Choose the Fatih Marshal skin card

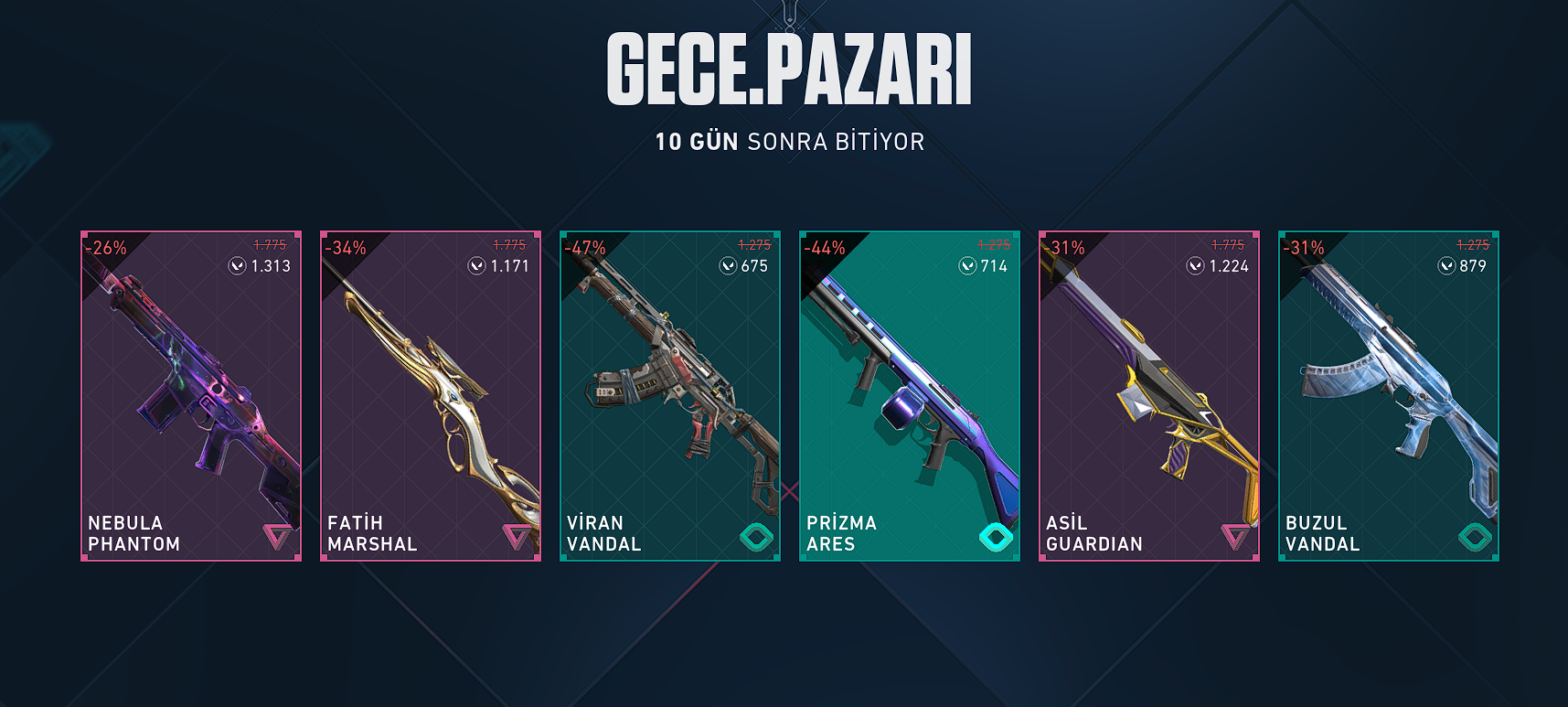pyautogui.click(x=431, y=395)
